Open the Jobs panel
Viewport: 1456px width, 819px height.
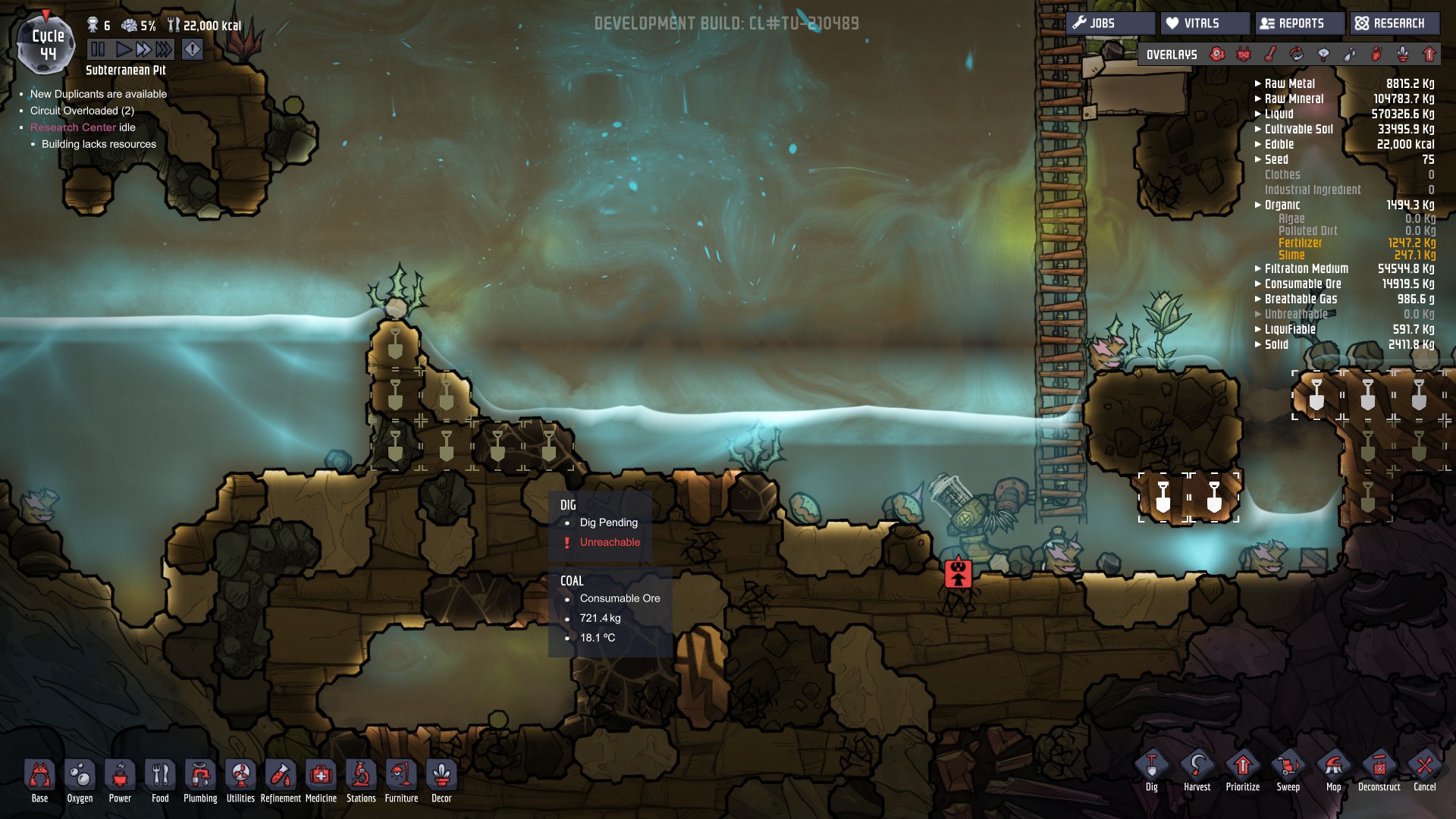[x=1110, y=24]
